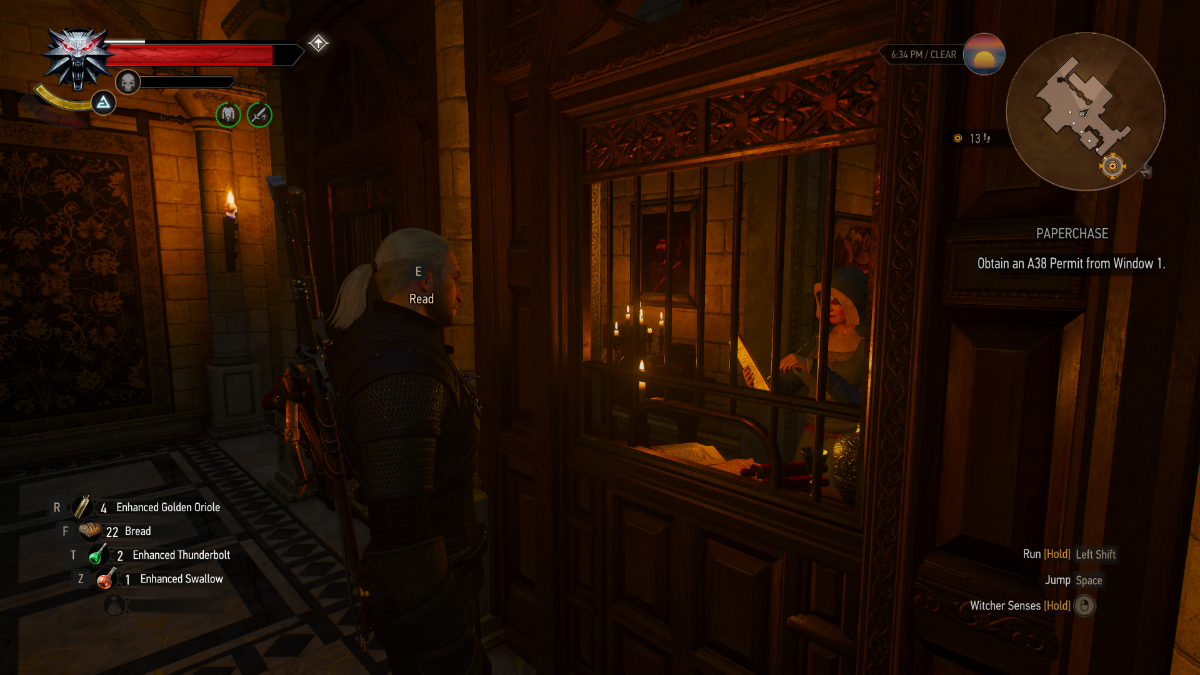Click the wolf medallion icon
This screenshot has height=675, width=1200.
click(x=71, y=55)
